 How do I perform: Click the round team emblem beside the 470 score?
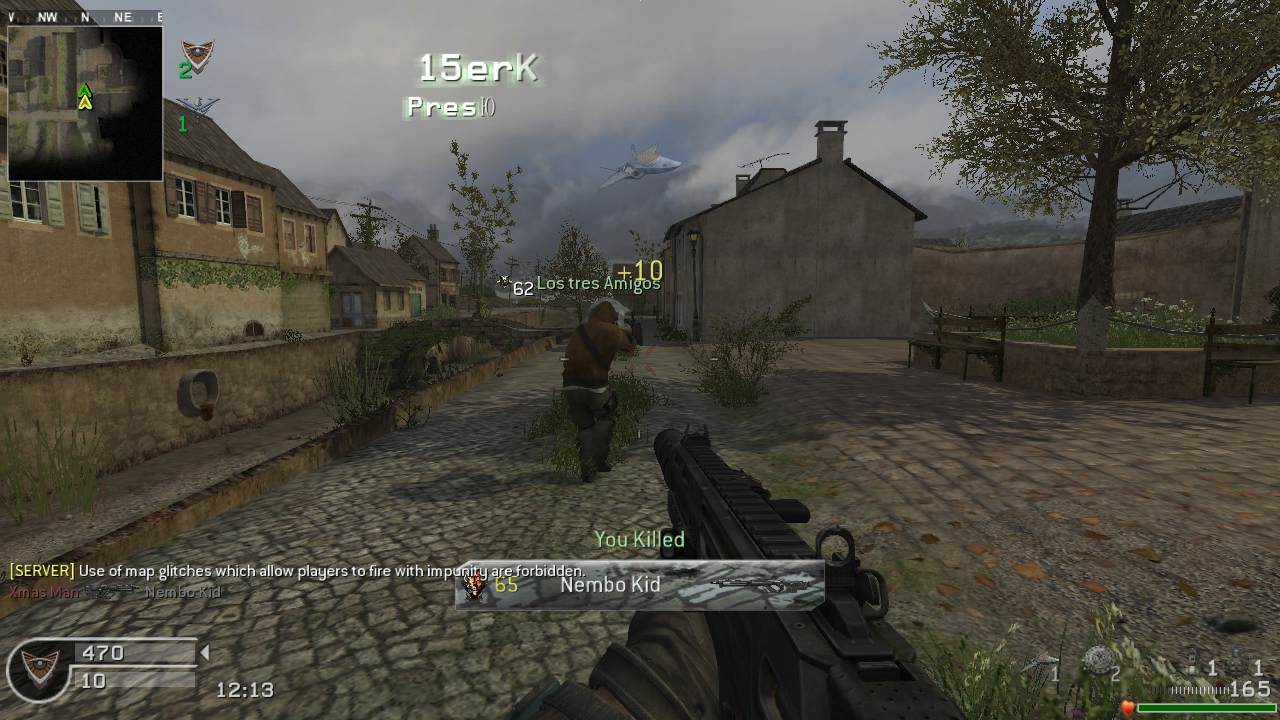(x=40, y=668)
